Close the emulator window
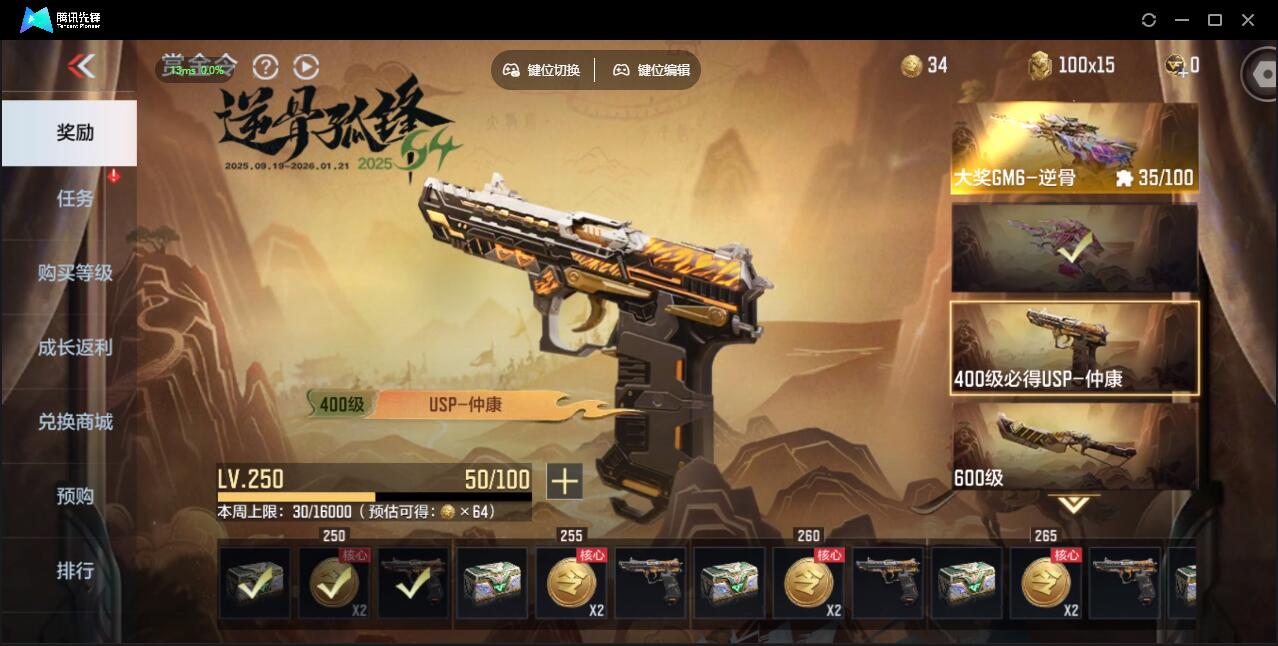 click(1248, 20)
